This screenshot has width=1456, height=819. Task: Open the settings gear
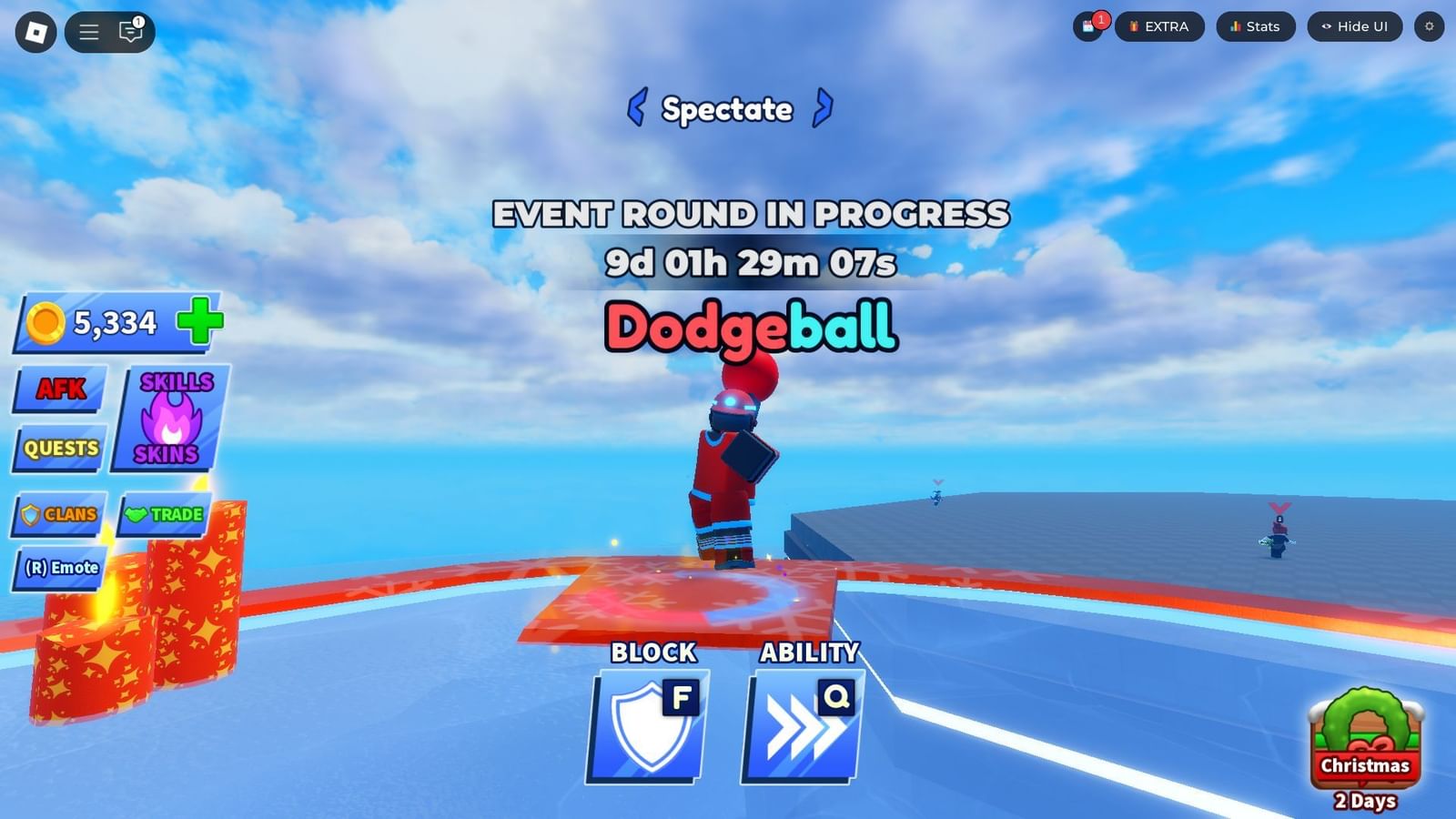tap(1431, 26)
